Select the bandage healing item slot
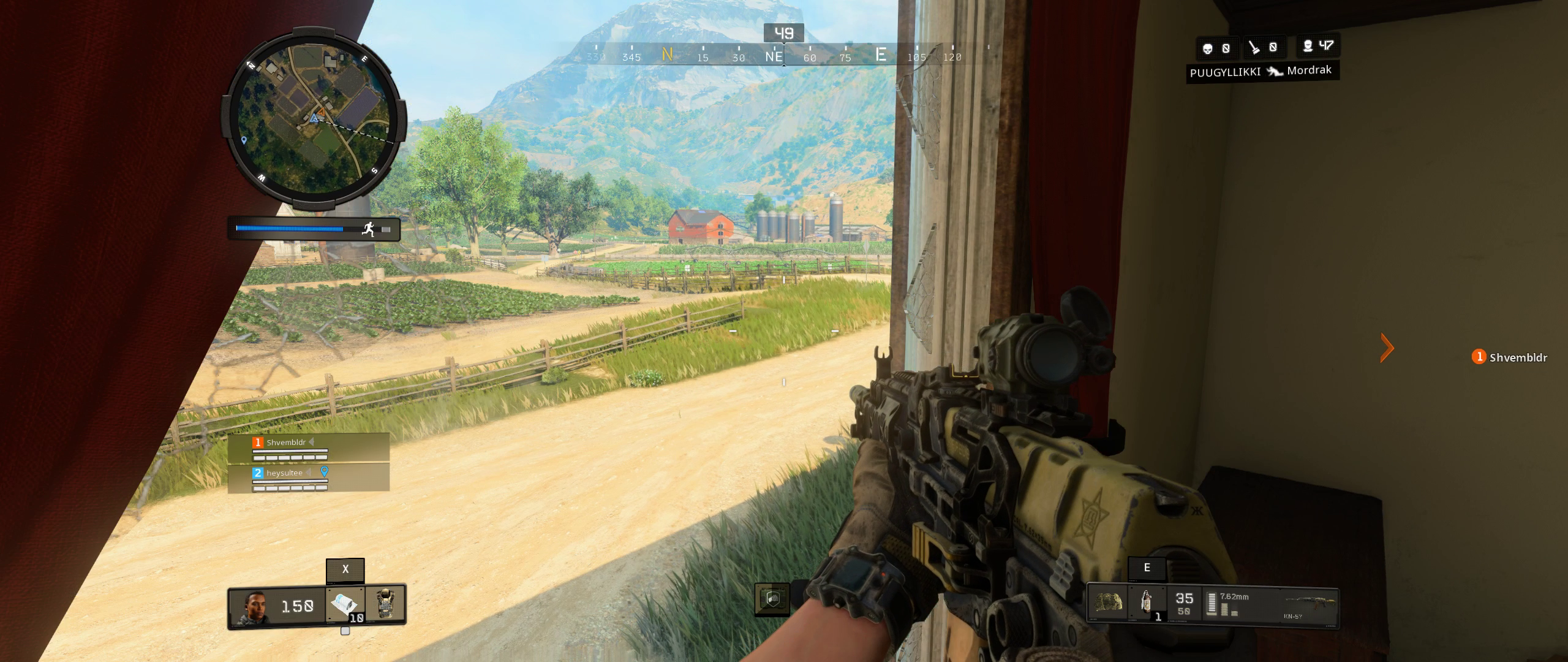 tap(346, 605)
